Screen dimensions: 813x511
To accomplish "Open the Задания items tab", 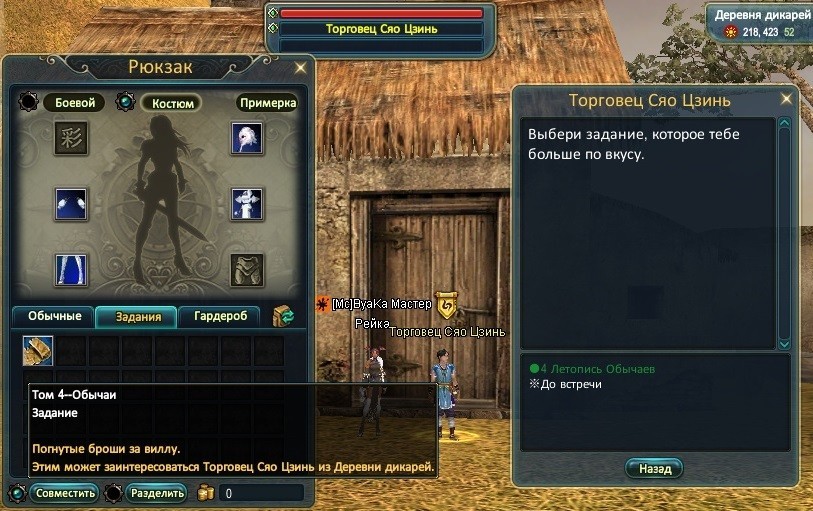I will tap(137, 317).
